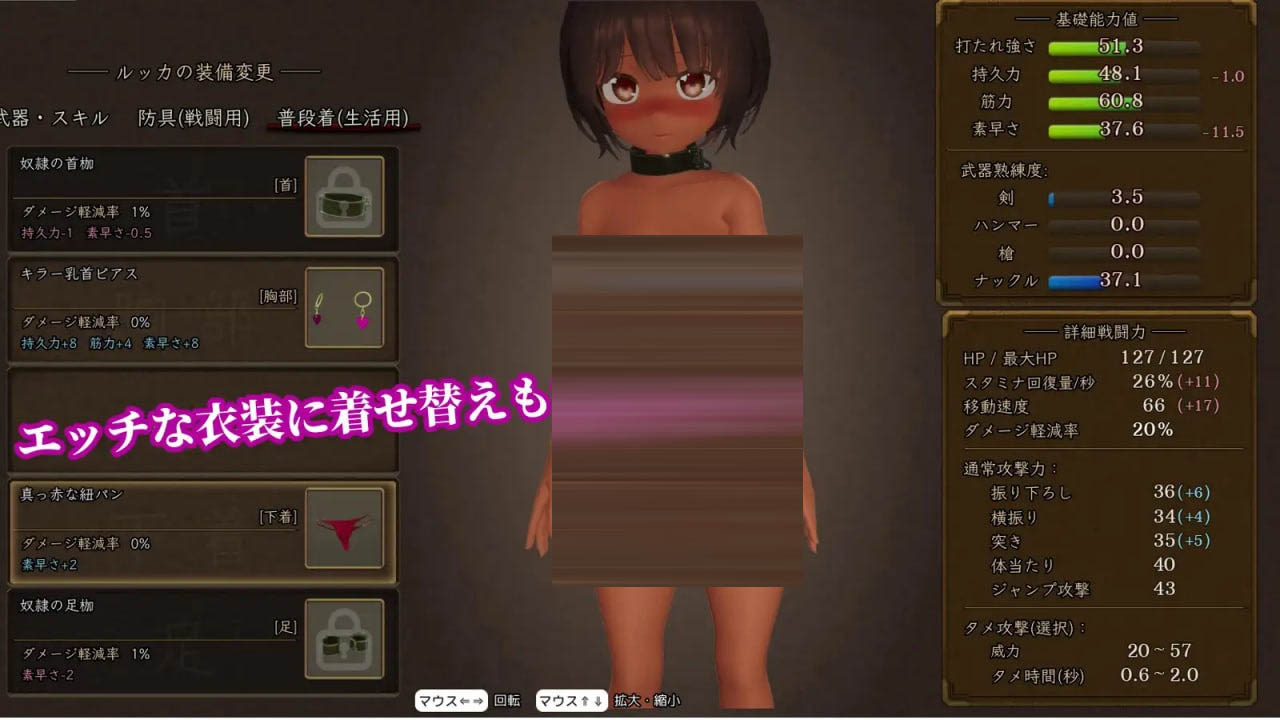
Task: Click the slave ankle shackles icon
Action: pyautogui.click(x=344, y=637)
